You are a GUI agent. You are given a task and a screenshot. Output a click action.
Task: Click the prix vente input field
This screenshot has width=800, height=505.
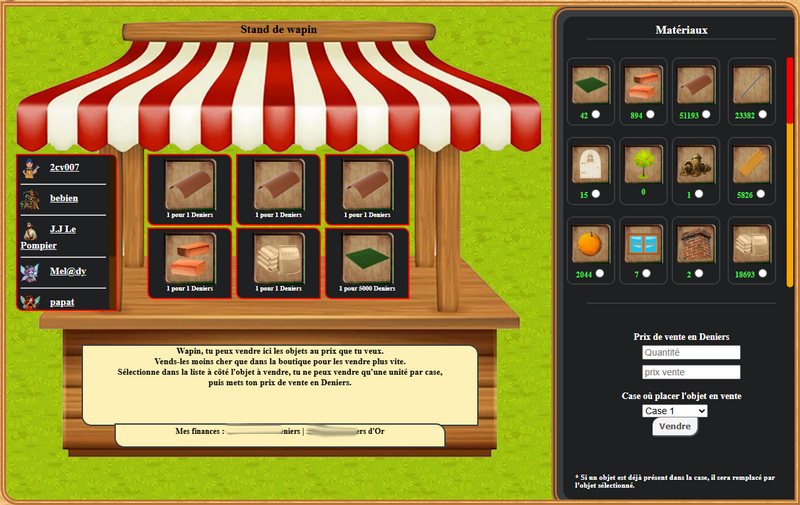pos(691,372)
